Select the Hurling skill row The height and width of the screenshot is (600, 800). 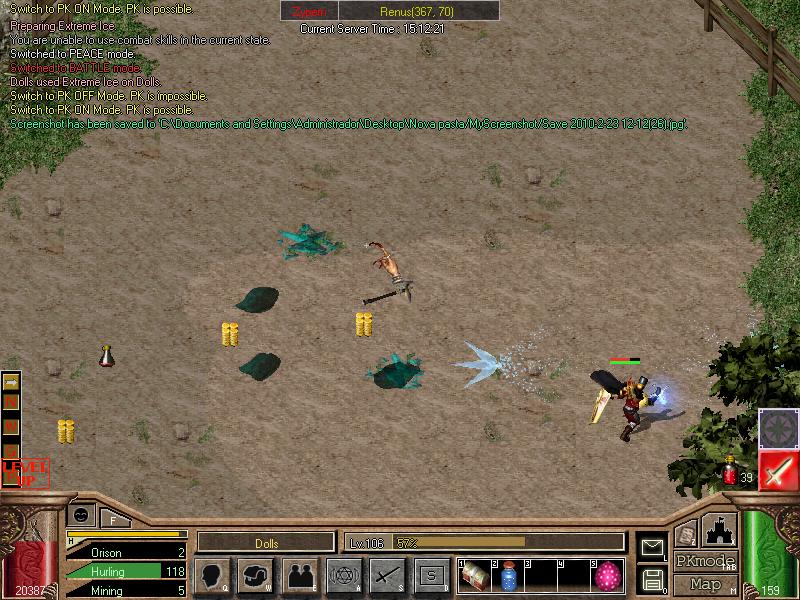pos(126,571)
